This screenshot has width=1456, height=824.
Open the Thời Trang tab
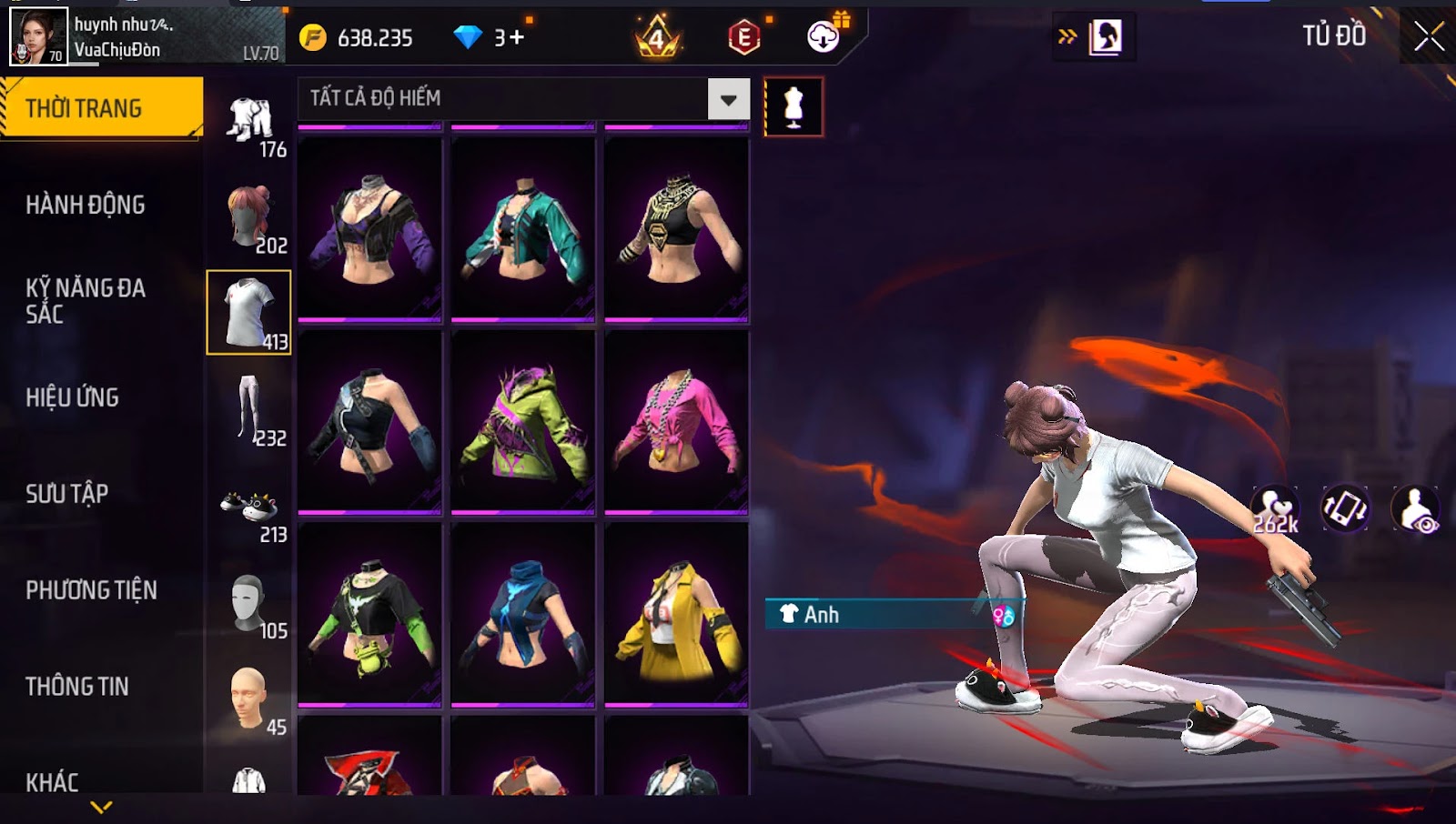[x=101, y=108]
